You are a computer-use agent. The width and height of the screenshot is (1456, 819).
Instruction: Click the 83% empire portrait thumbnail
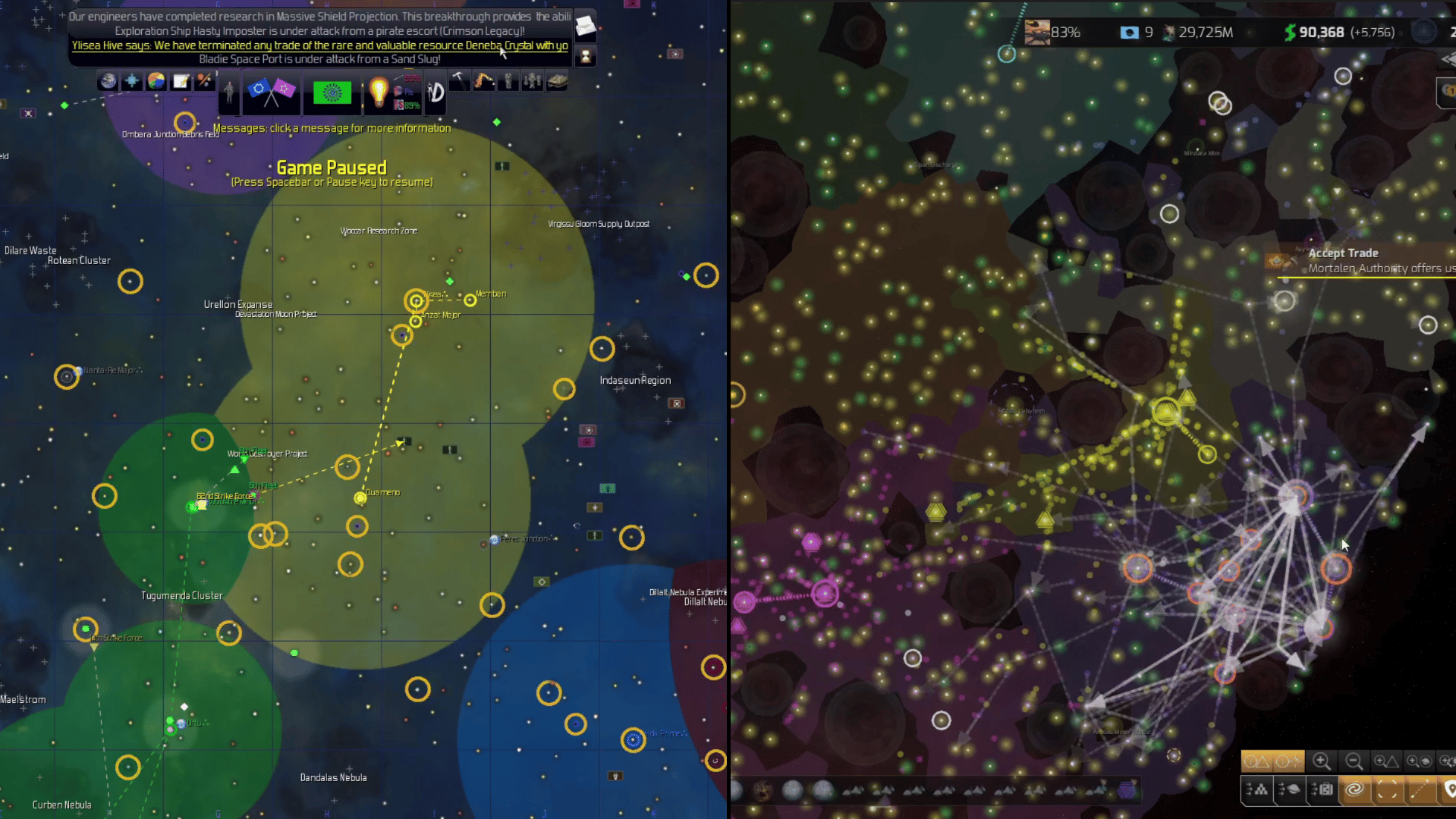(x=1039, y=32)
